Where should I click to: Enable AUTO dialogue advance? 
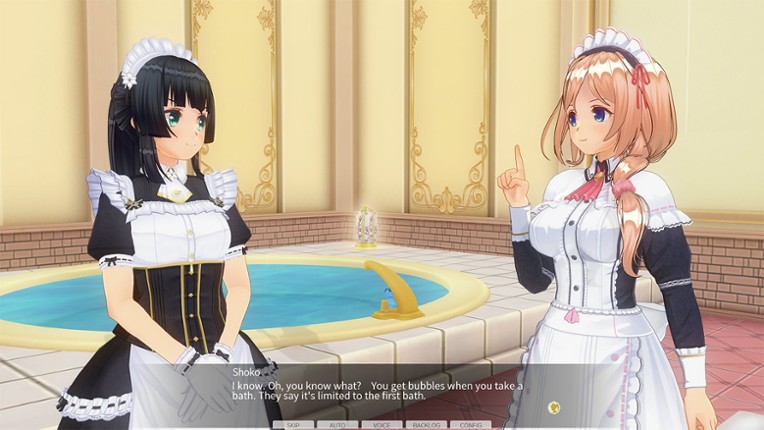pyautogui.click(x=337, y=425)
